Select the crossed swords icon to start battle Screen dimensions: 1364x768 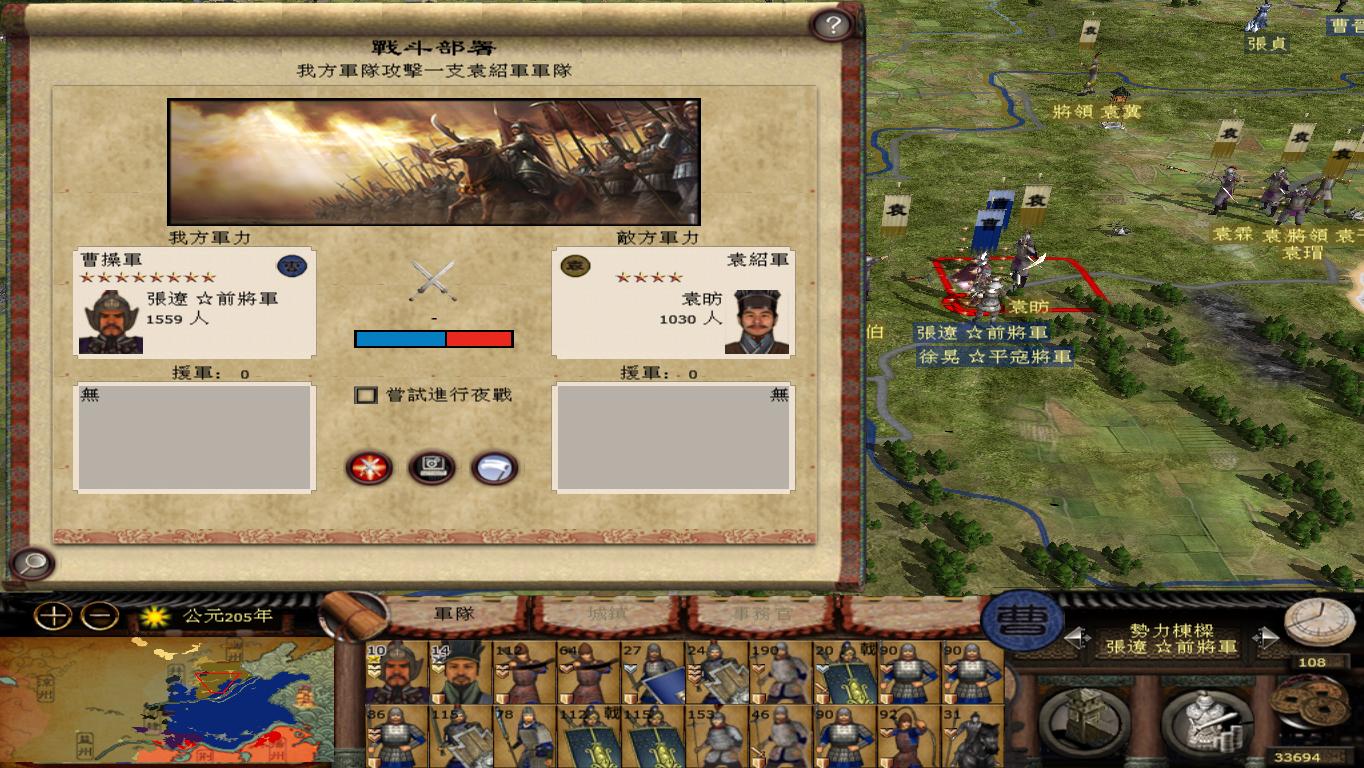368,468
